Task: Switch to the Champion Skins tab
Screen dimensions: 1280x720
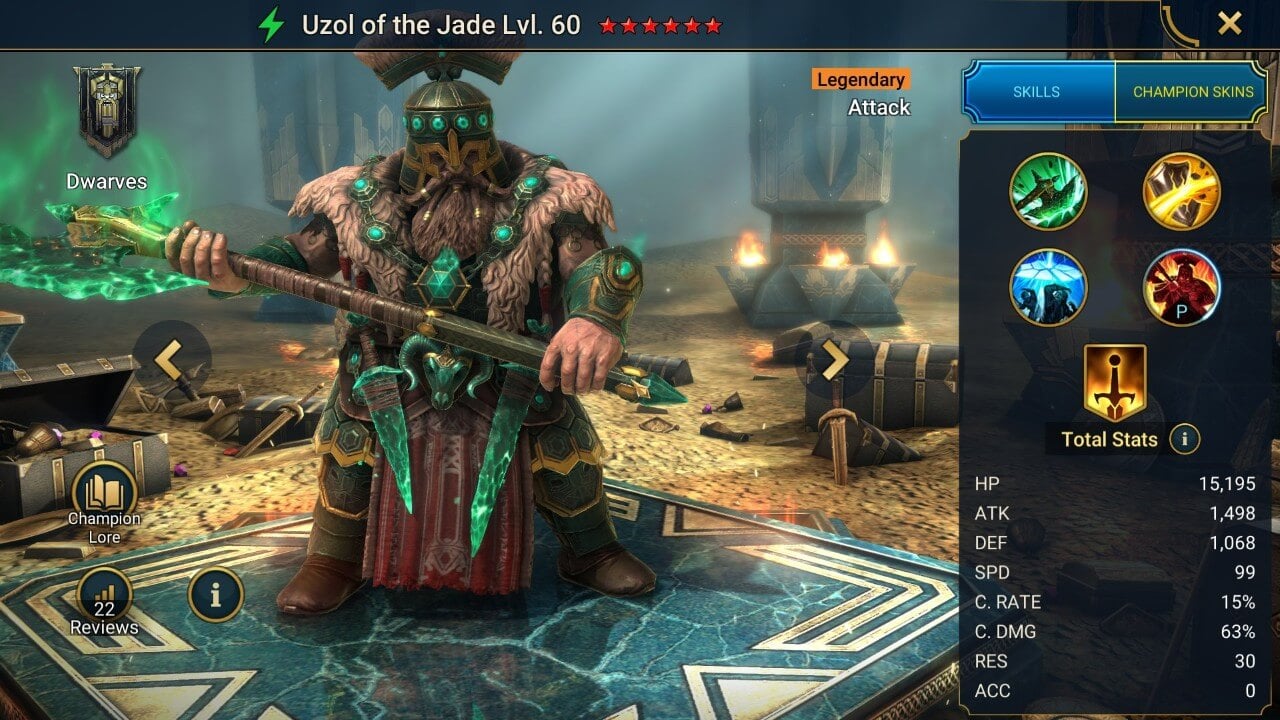Action: (1196, 91)
